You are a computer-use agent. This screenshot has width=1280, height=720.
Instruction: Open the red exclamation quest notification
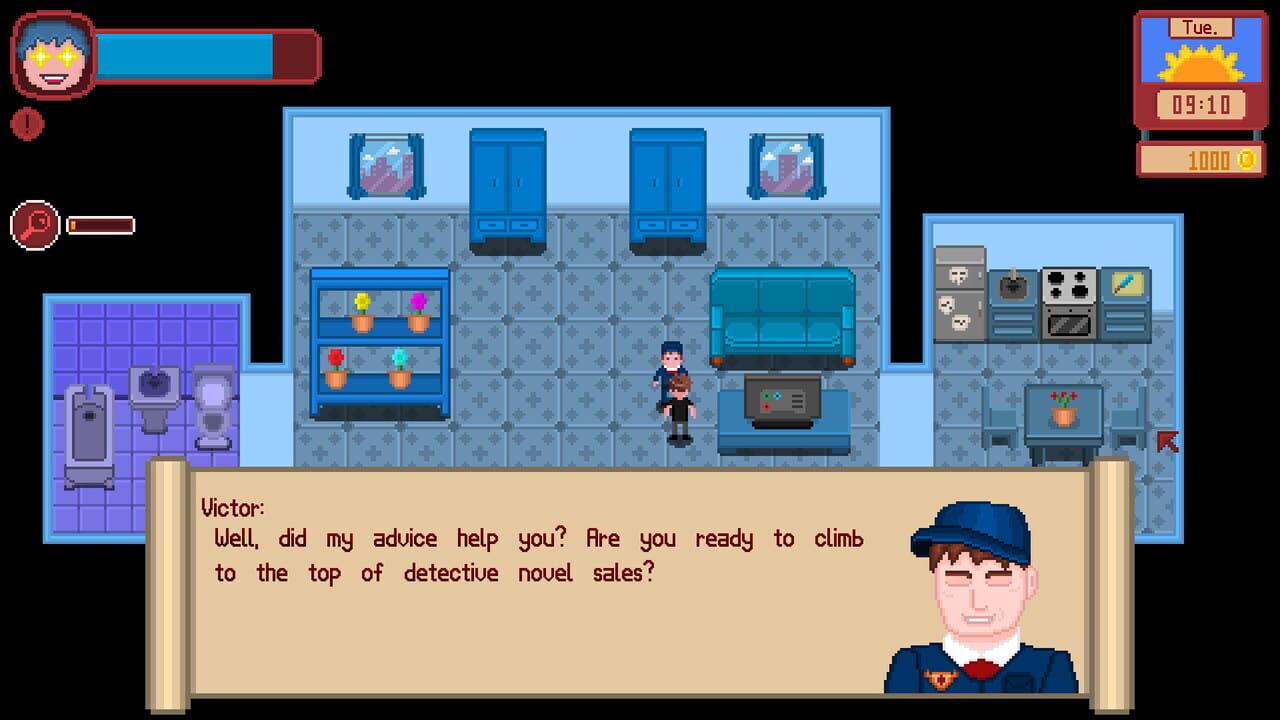28,124
